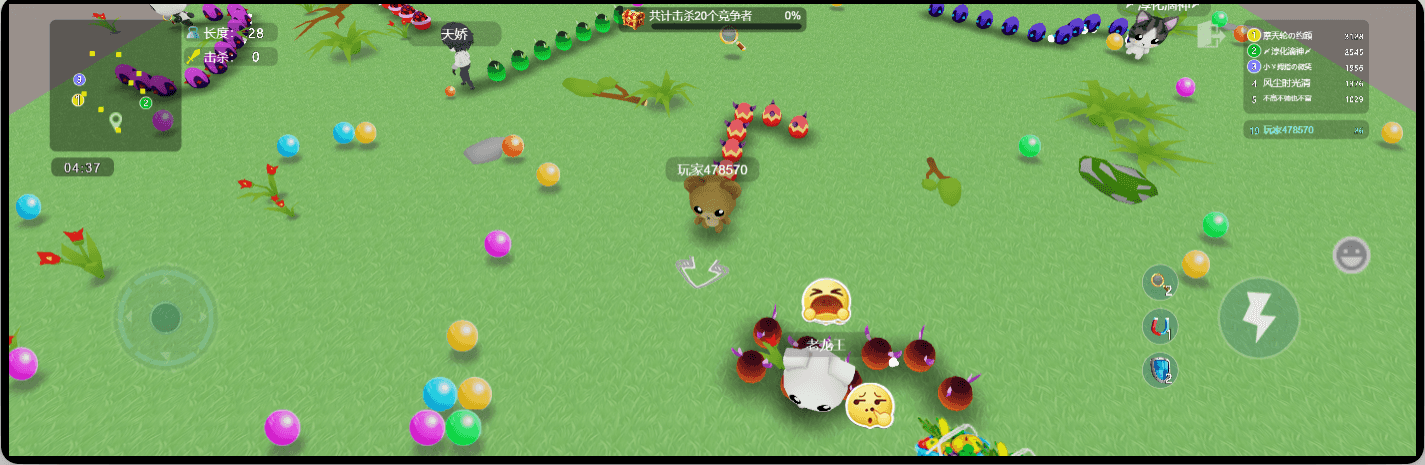Tap the exit door icon
The height and width of the screenshot is (465, 1425).
[1210, 36]
